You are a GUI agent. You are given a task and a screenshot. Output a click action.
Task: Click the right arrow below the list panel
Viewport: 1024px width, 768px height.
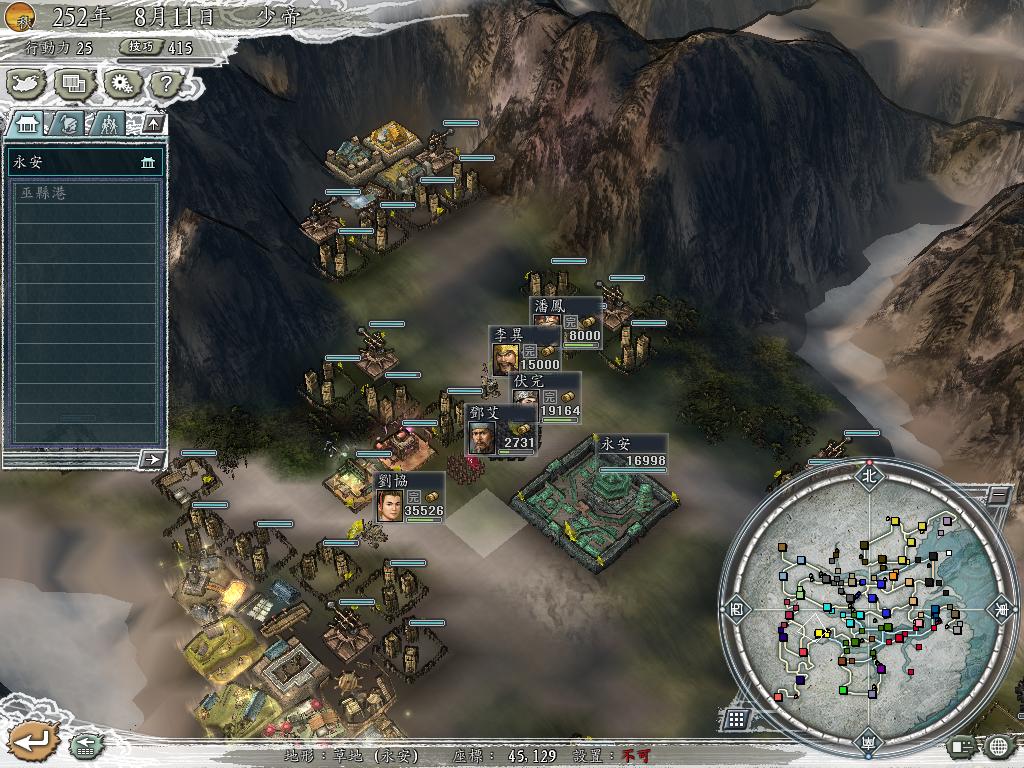[x=152, y=459]
